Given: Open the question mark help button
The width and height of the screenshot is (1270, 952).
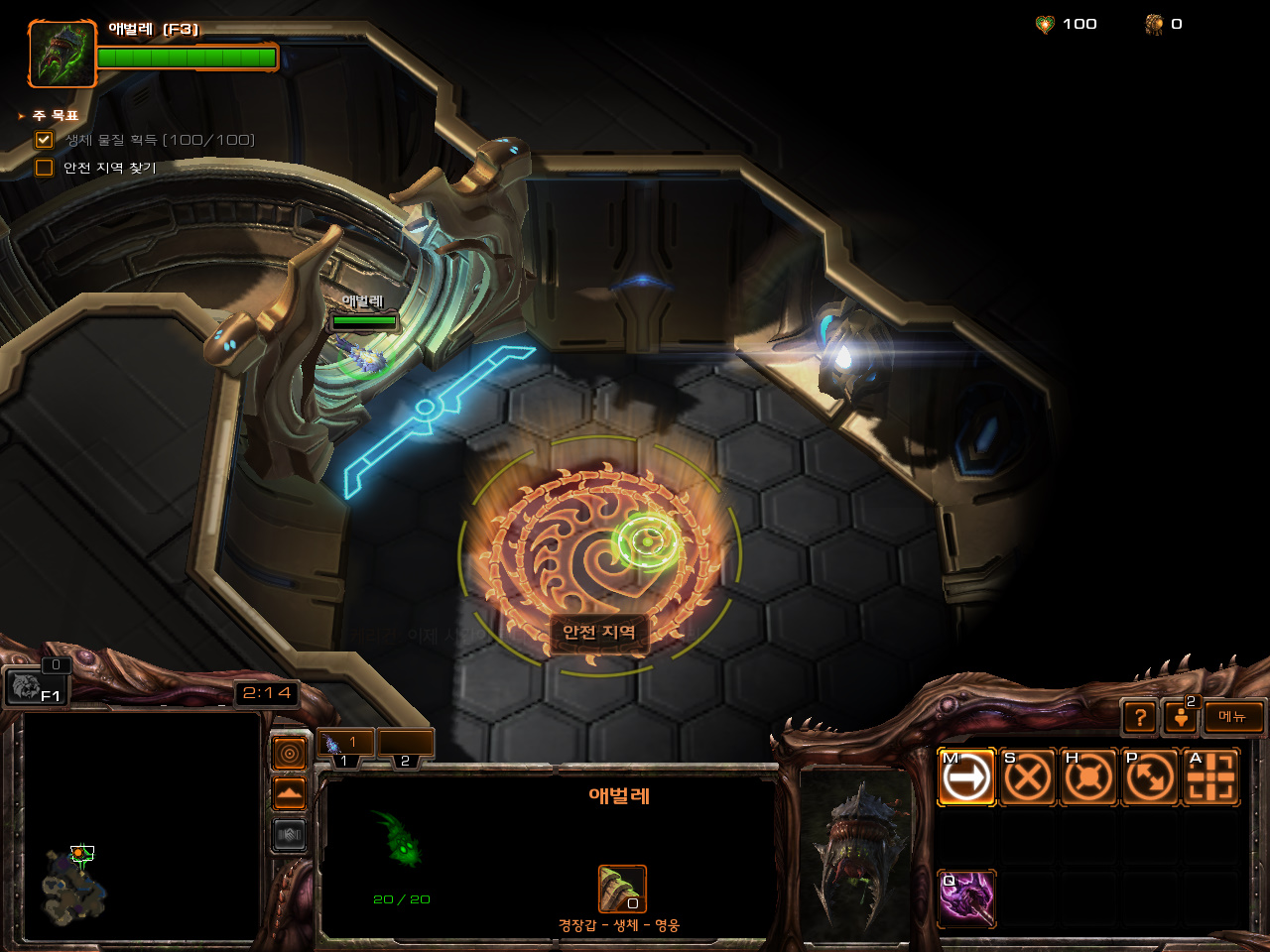Looking at the screenshot, I should pos(1140,716).
